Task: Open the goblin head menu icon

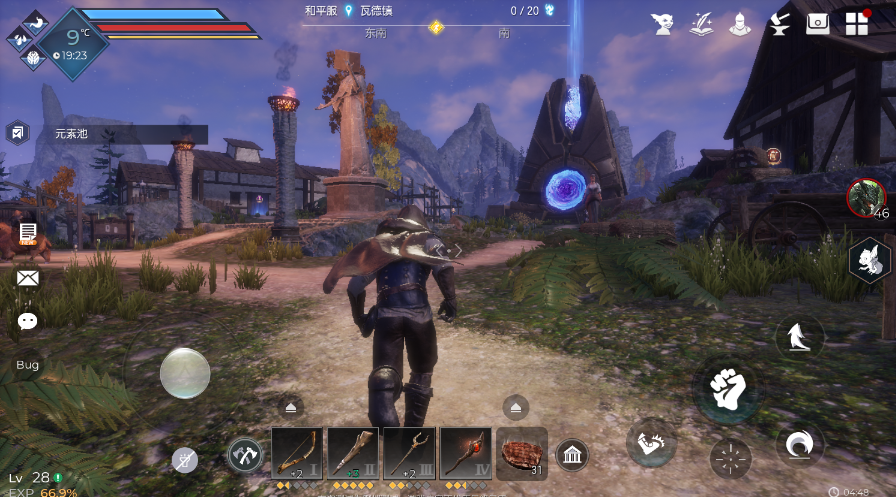Action: click(661, 24)
